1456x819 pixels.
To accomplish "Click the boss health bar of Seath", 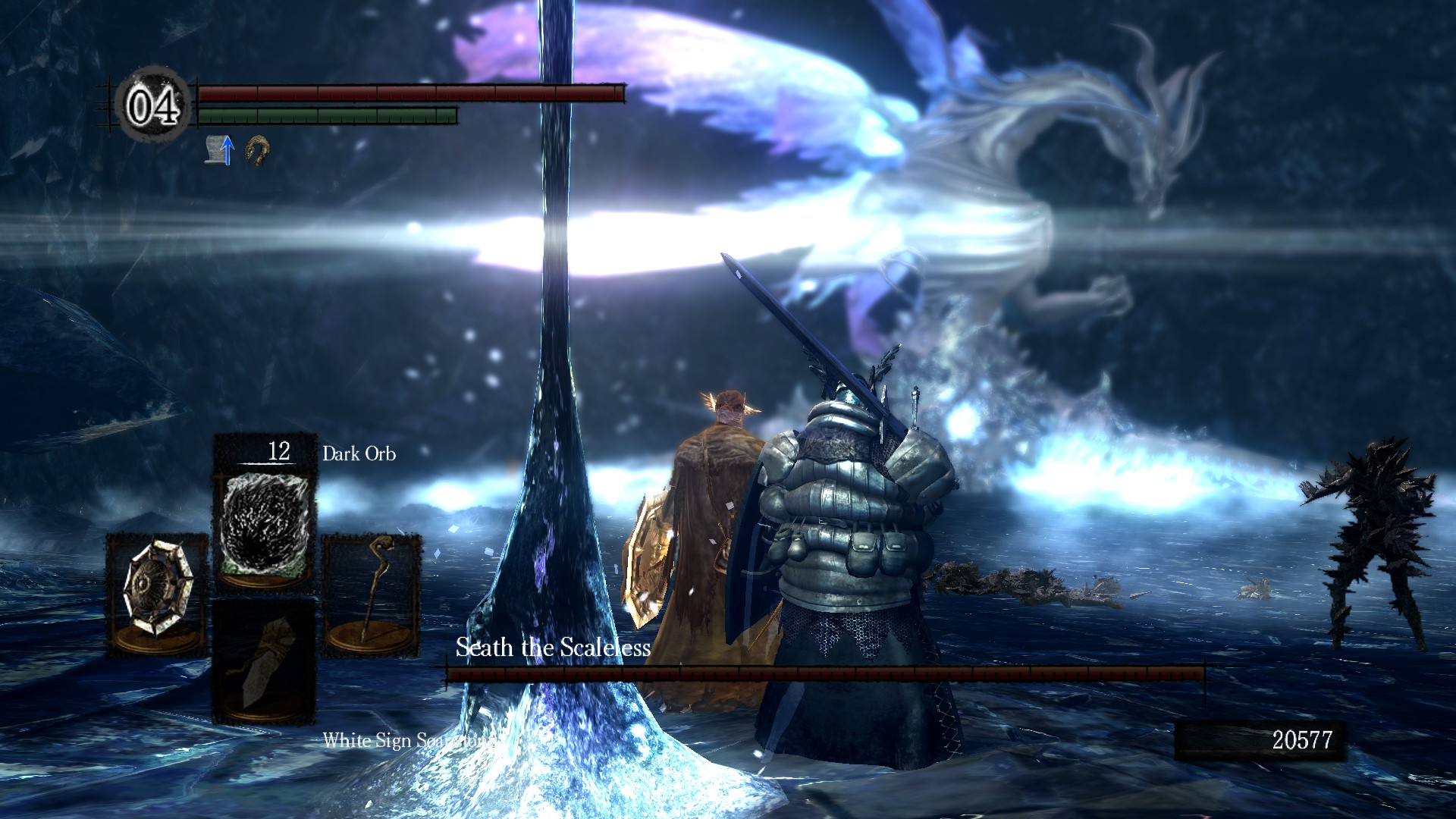I will 827,672.
